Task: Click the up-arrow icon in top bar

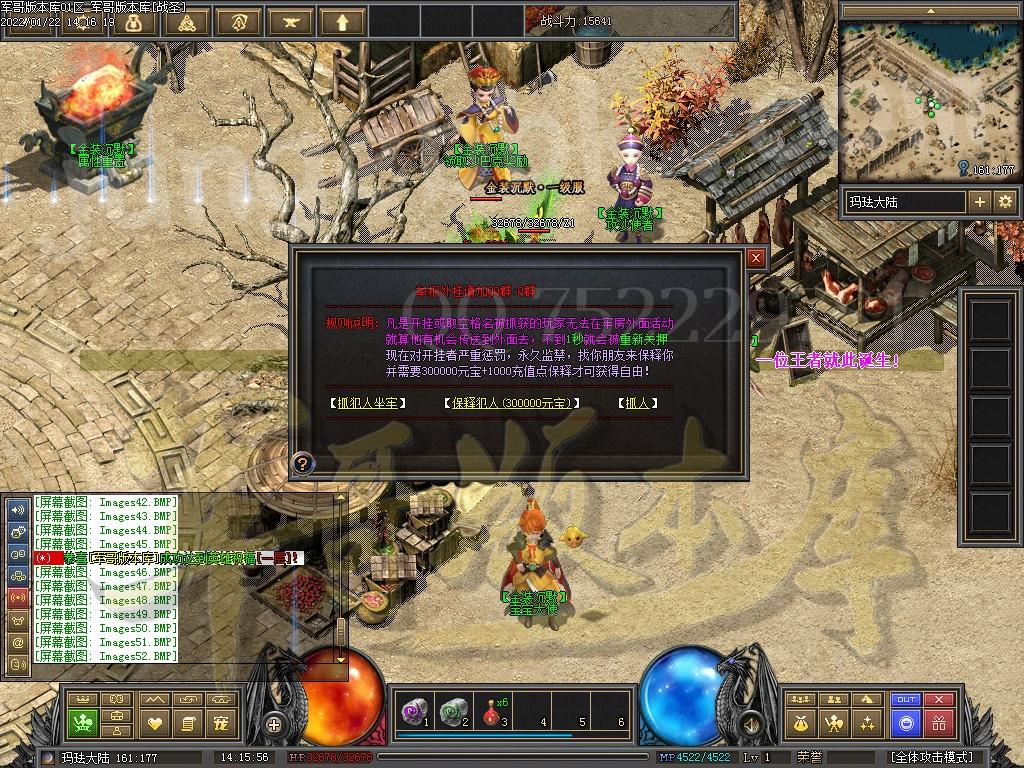Action: click(x=344, y=21)
